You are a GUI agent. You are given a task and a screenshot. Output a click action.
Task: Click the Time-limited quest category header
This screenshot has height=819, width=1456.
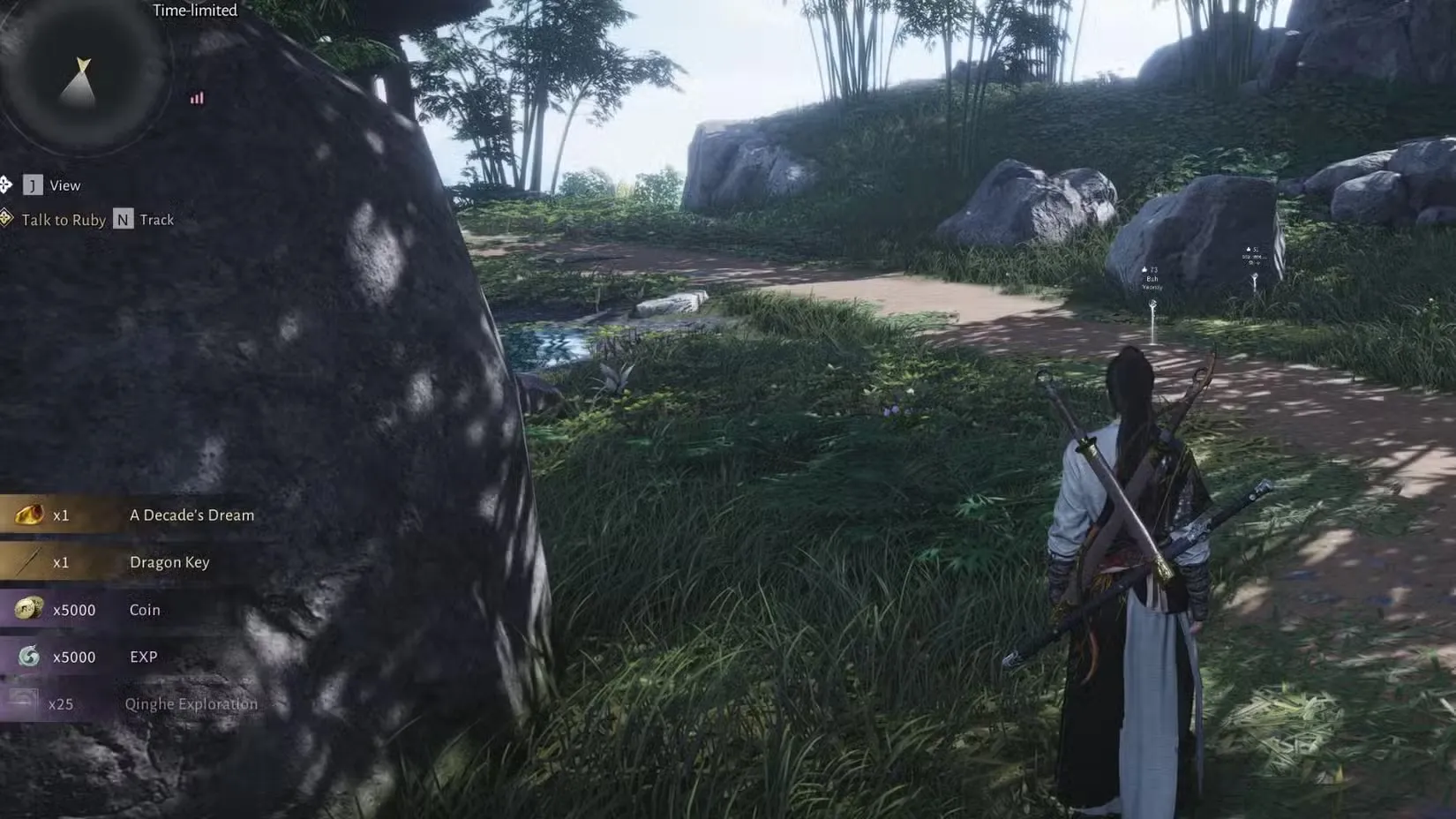(194, 10)
